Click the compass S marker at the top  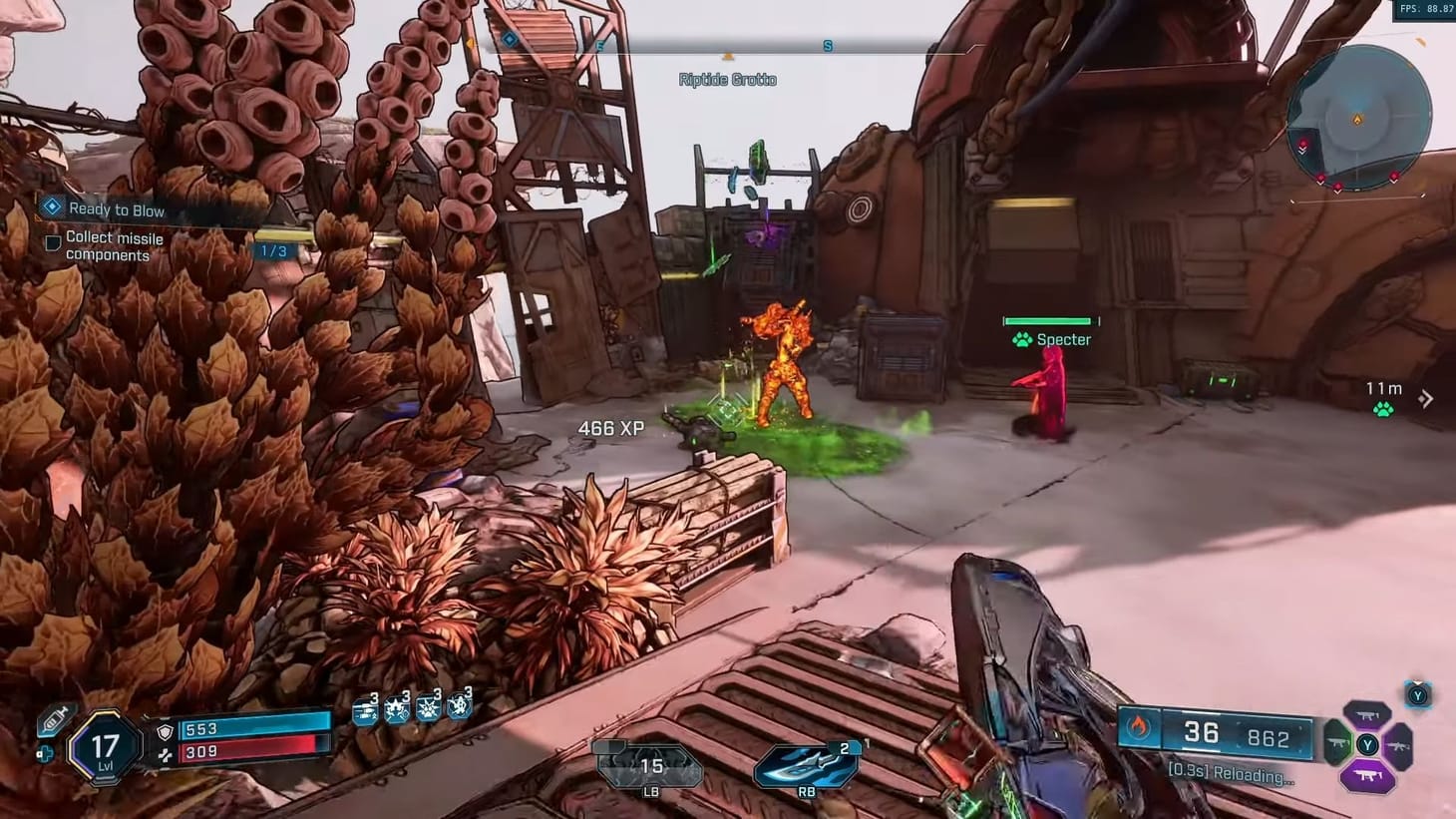pos(826,44)
